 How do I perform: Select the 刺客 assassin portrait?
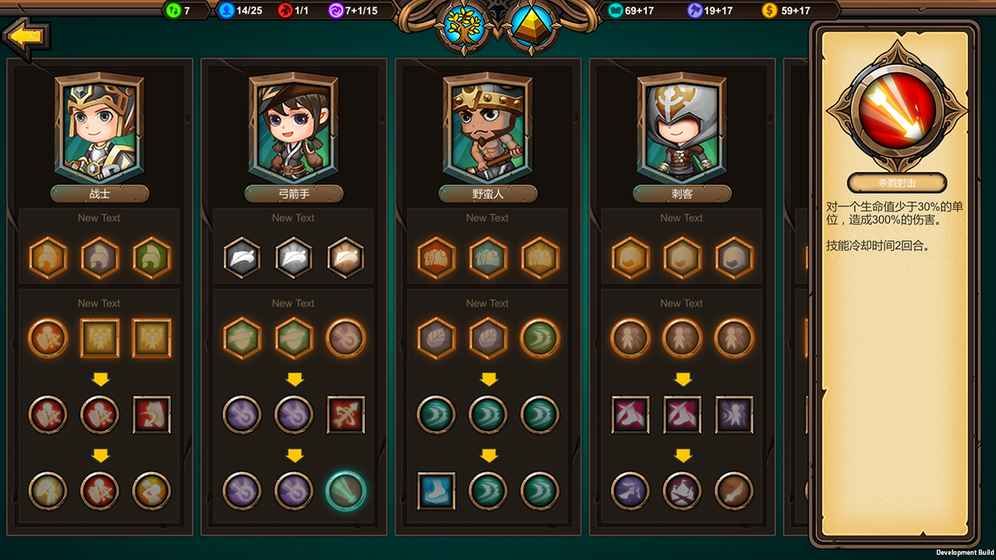point(682,125)
